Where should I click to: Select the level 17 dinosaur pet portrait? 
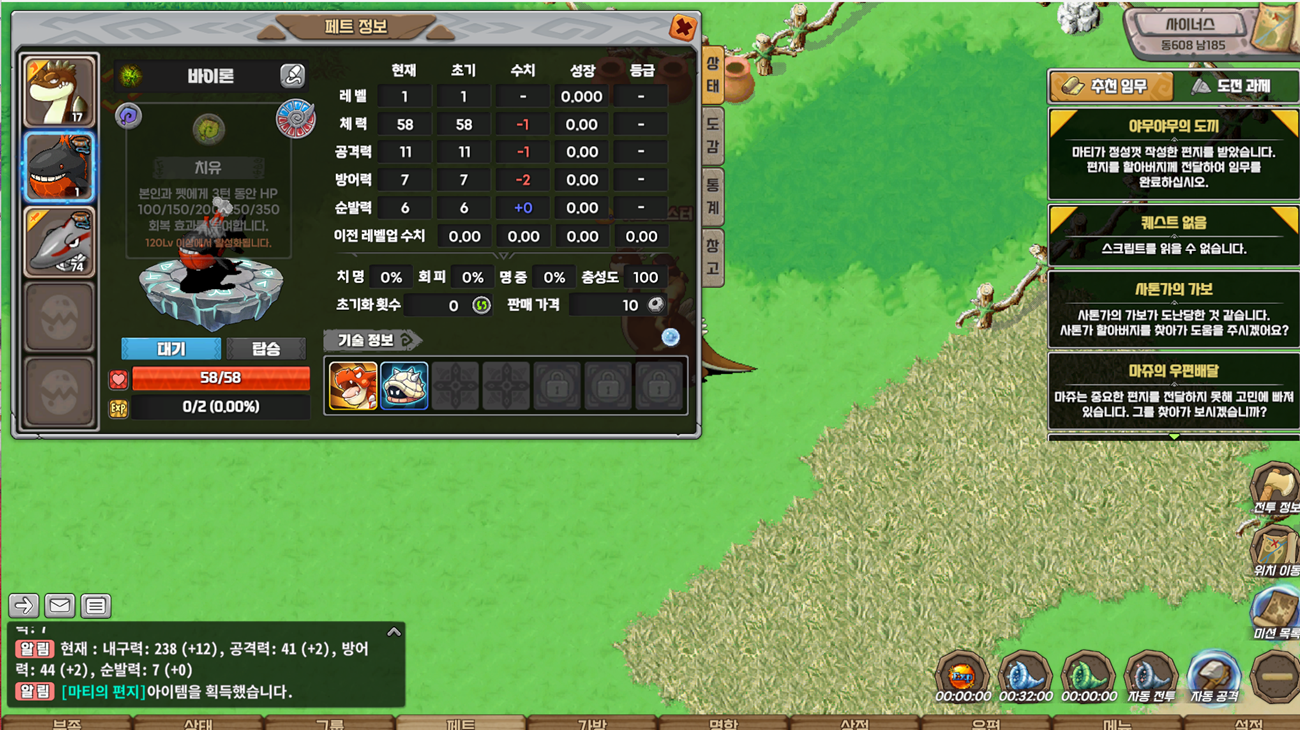(x=60, y=92)
